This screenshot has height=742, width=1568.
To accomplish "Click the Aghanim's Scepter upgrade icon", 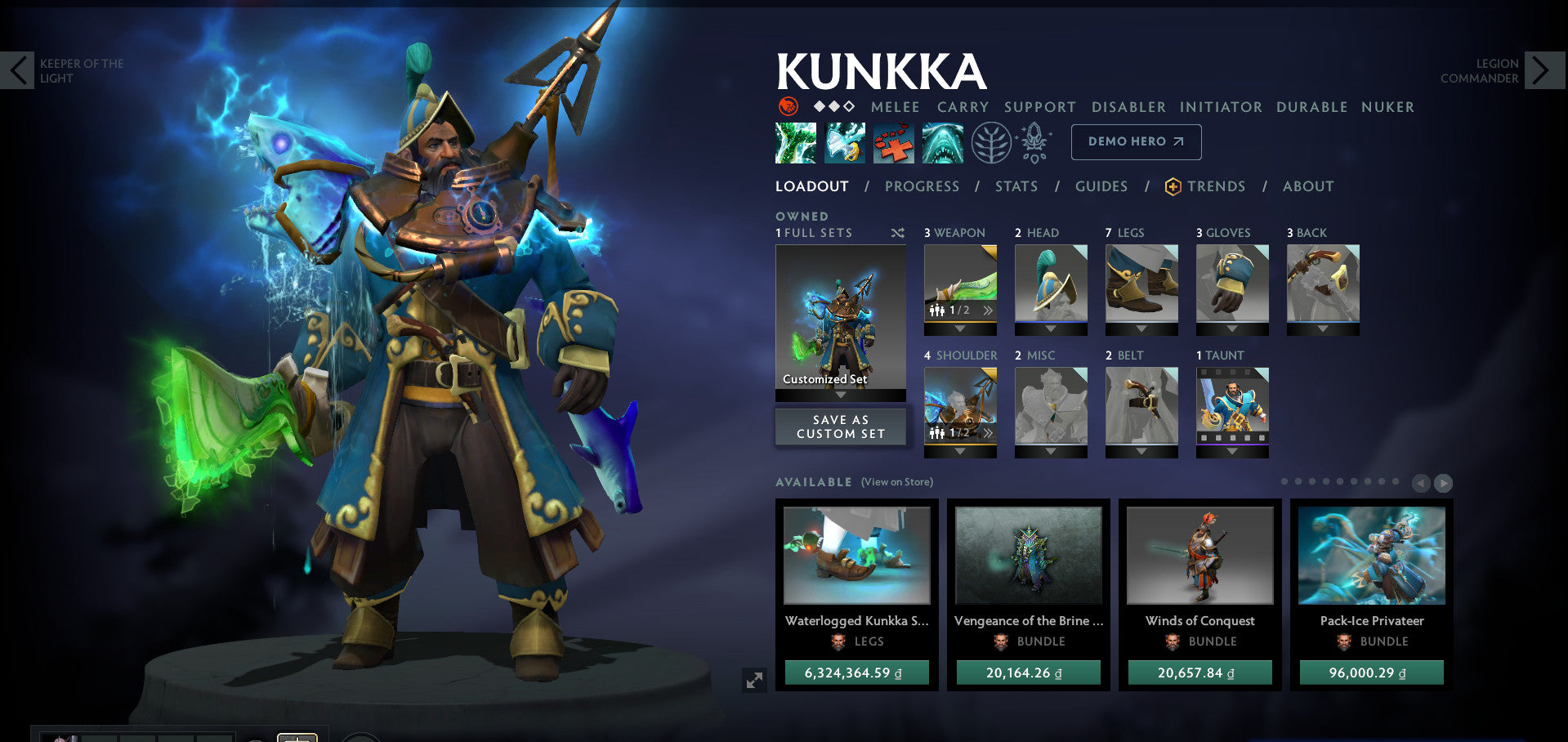I will (x=1033, y=141).
